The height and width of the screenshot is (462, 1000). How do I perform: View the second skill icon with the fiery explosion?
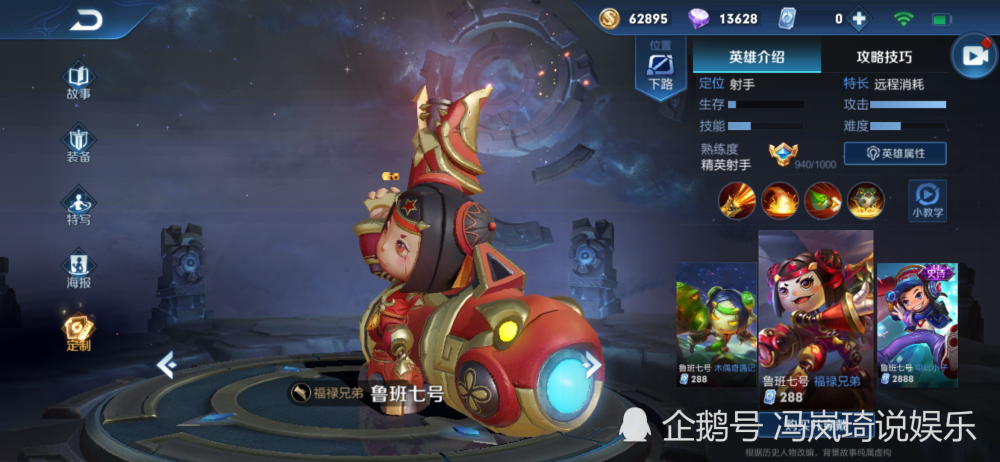[x=780, y=200]
